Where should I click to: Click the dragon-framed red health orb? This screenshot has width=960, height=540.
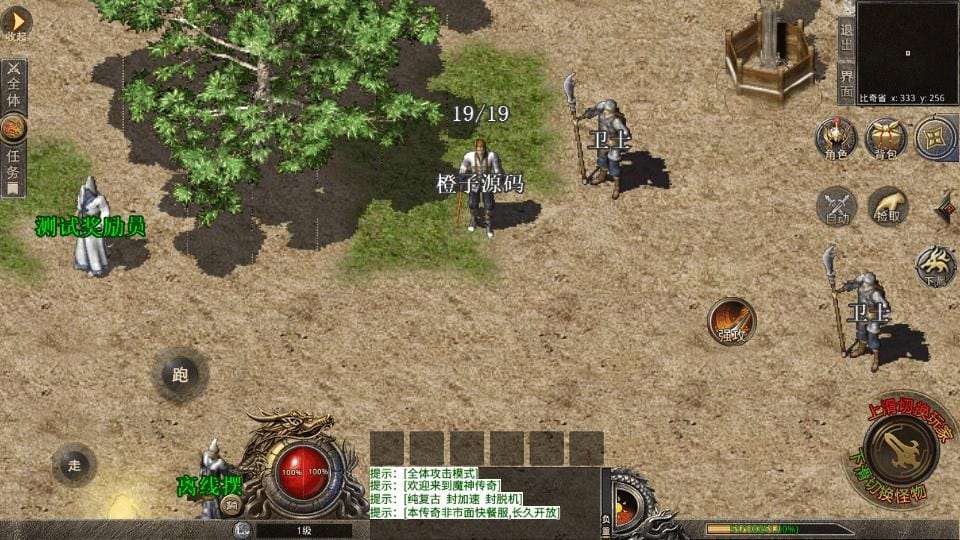pos(305,471)
